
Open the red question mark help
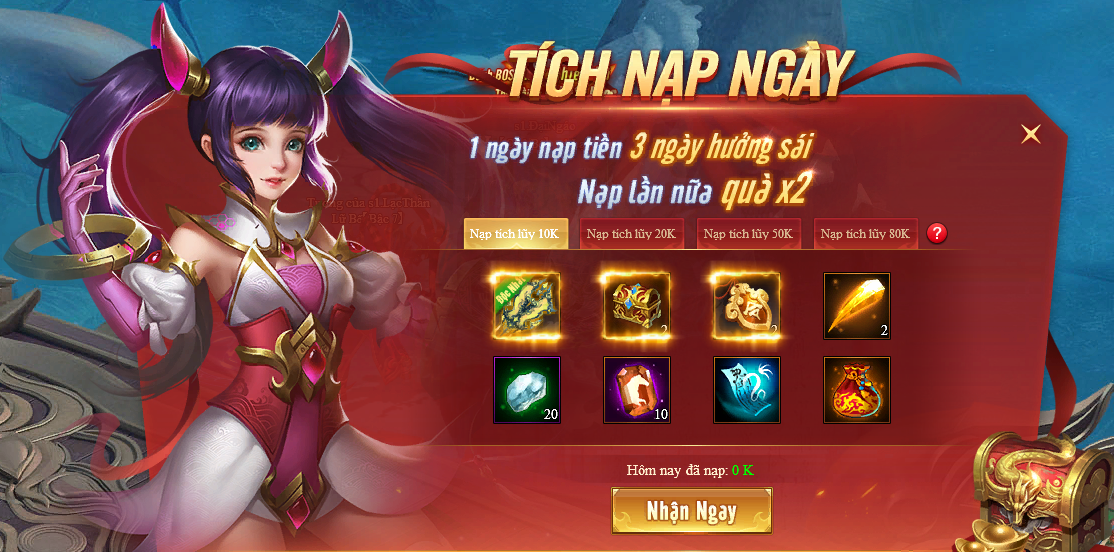coord(937,234)
